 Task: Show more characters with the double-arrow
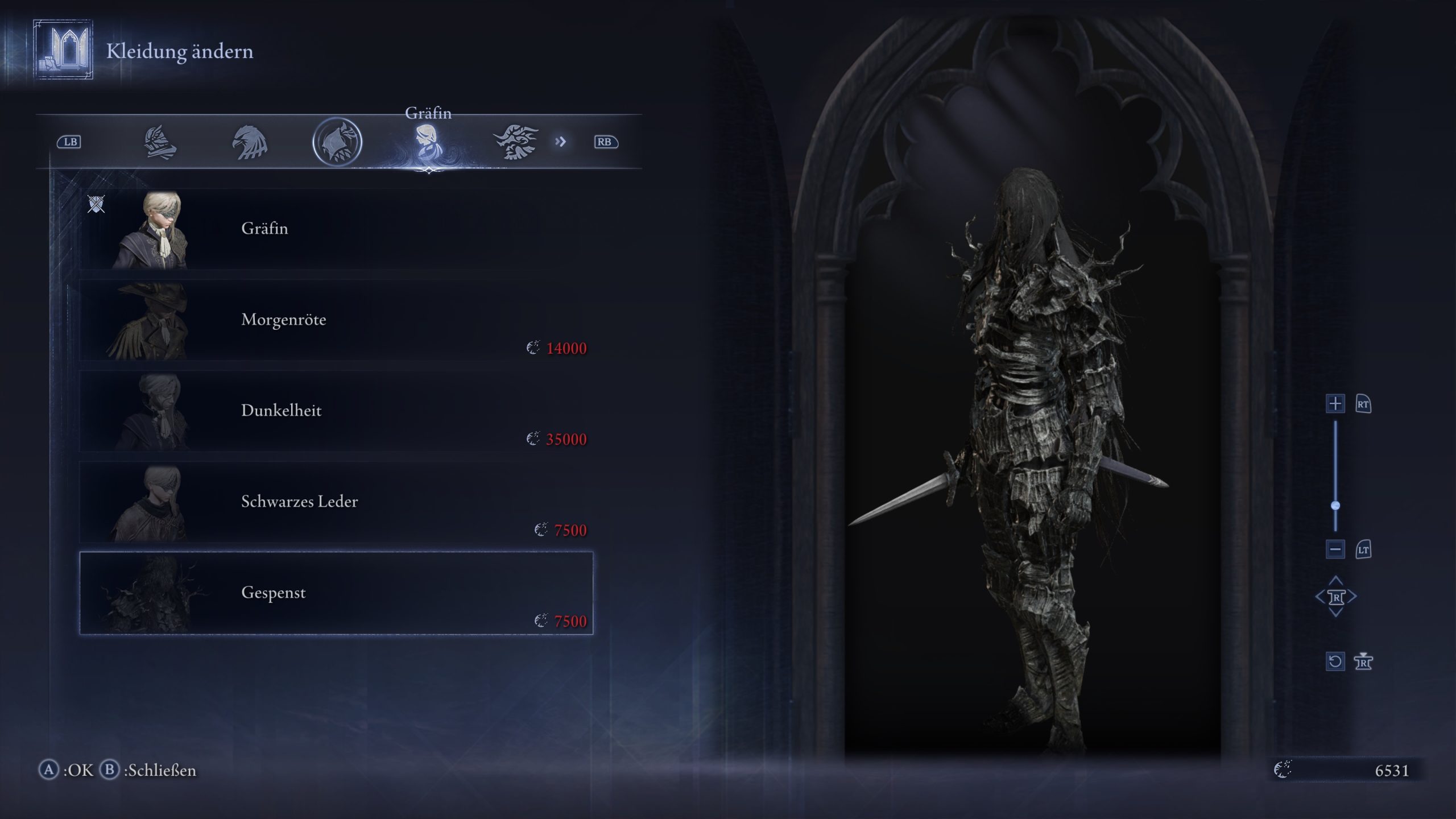[x=561, y=142]
